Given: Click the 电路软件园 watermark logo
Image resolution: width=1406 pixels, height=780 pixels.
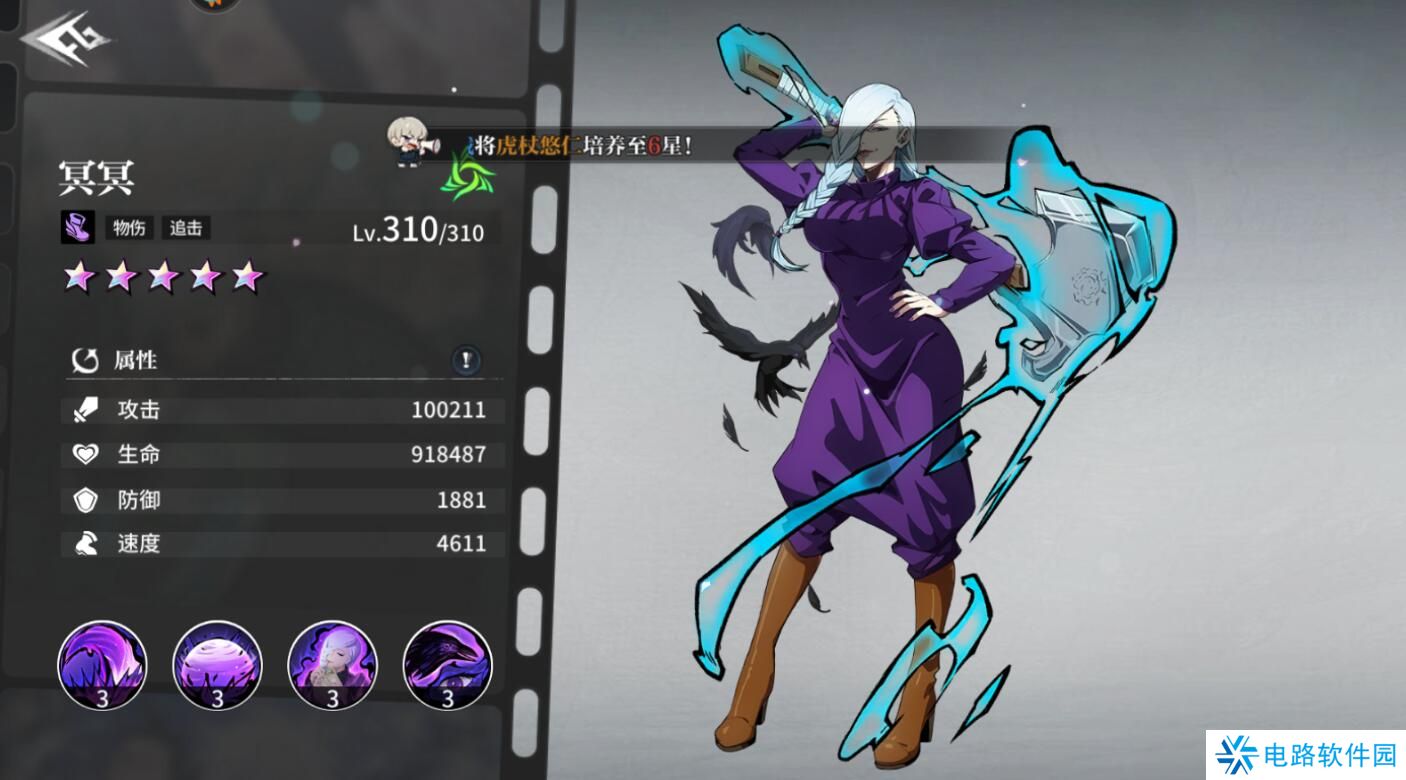Looking at the screenshot, I should click(x=1305, y=755).
